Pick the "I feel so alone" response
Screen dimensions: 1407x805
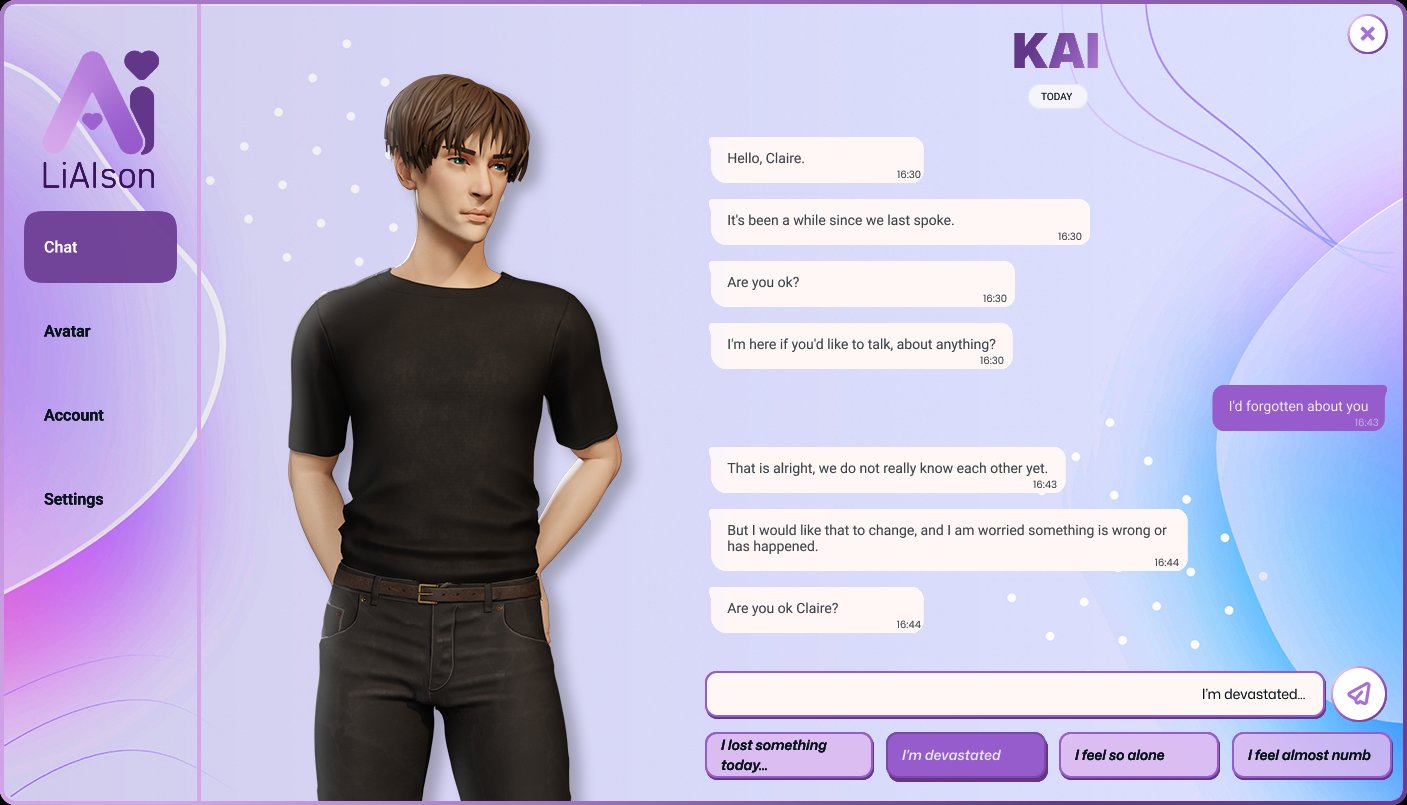(1138, 755)
